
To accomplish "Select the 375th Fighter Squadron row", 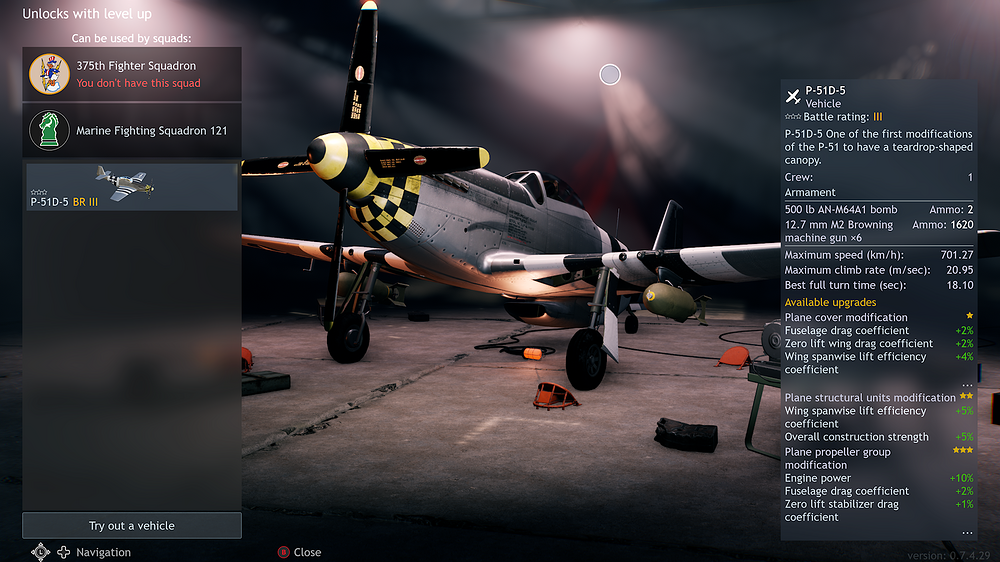I will click(x=132, y=74).
